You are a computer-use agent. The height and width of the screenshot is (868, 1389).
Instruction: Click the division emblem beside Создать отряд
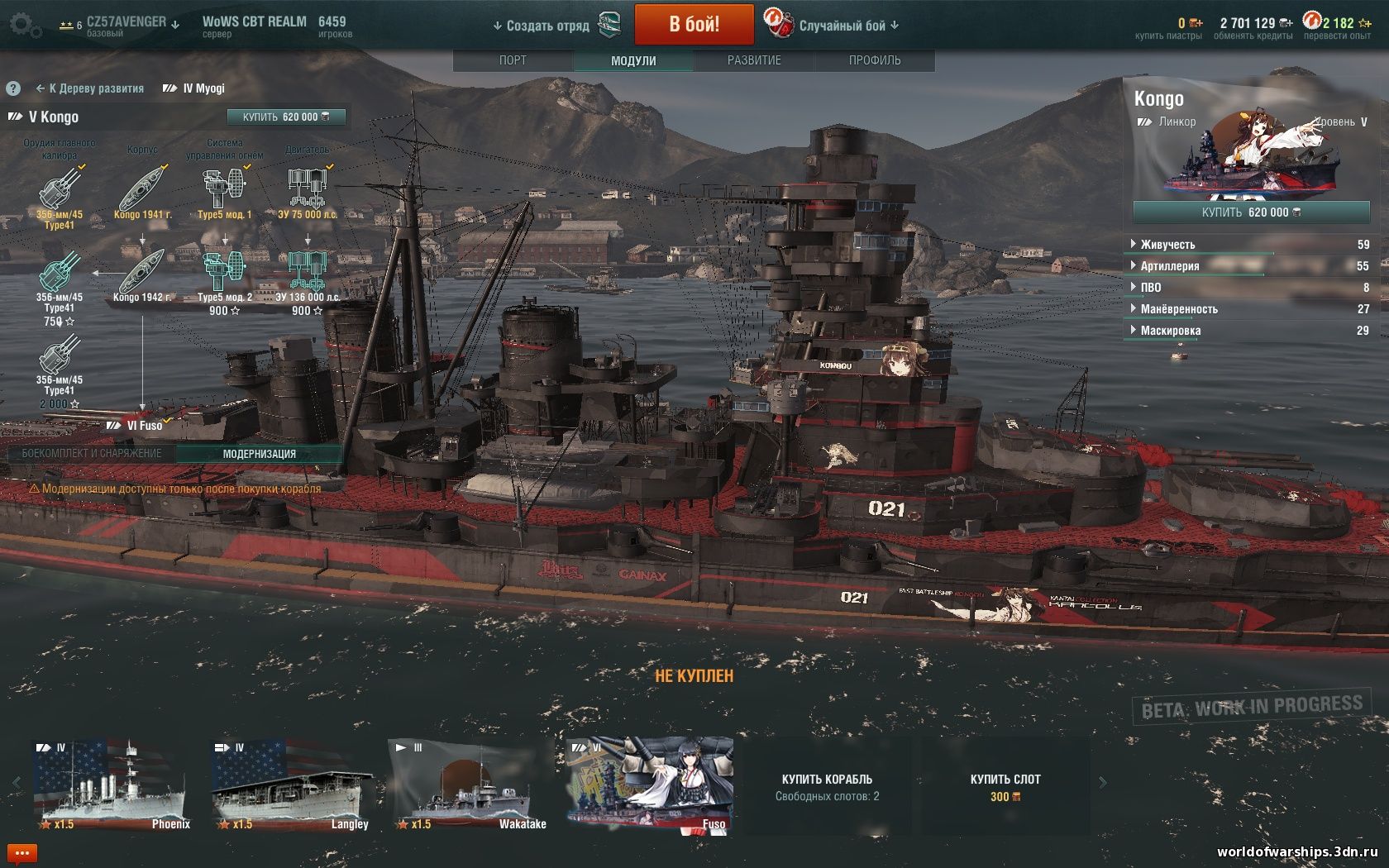[x=609, y=25]
